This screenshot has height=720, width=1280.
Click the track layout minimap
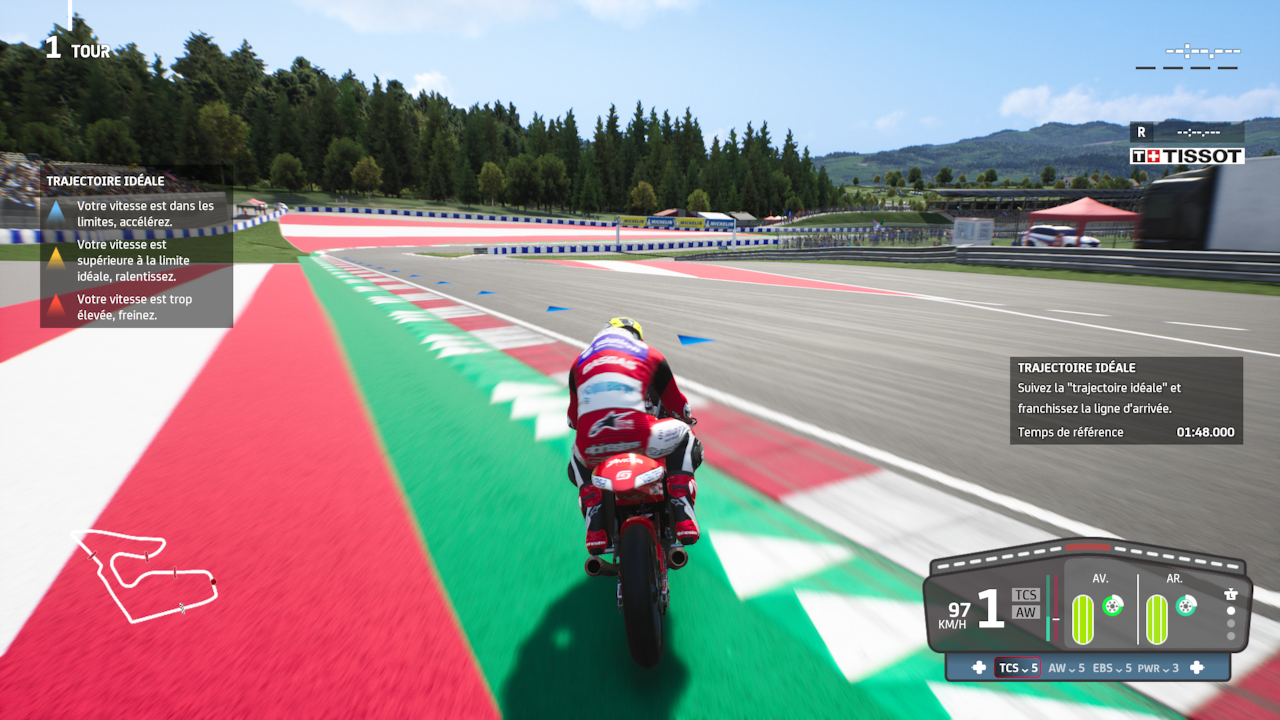145,573
